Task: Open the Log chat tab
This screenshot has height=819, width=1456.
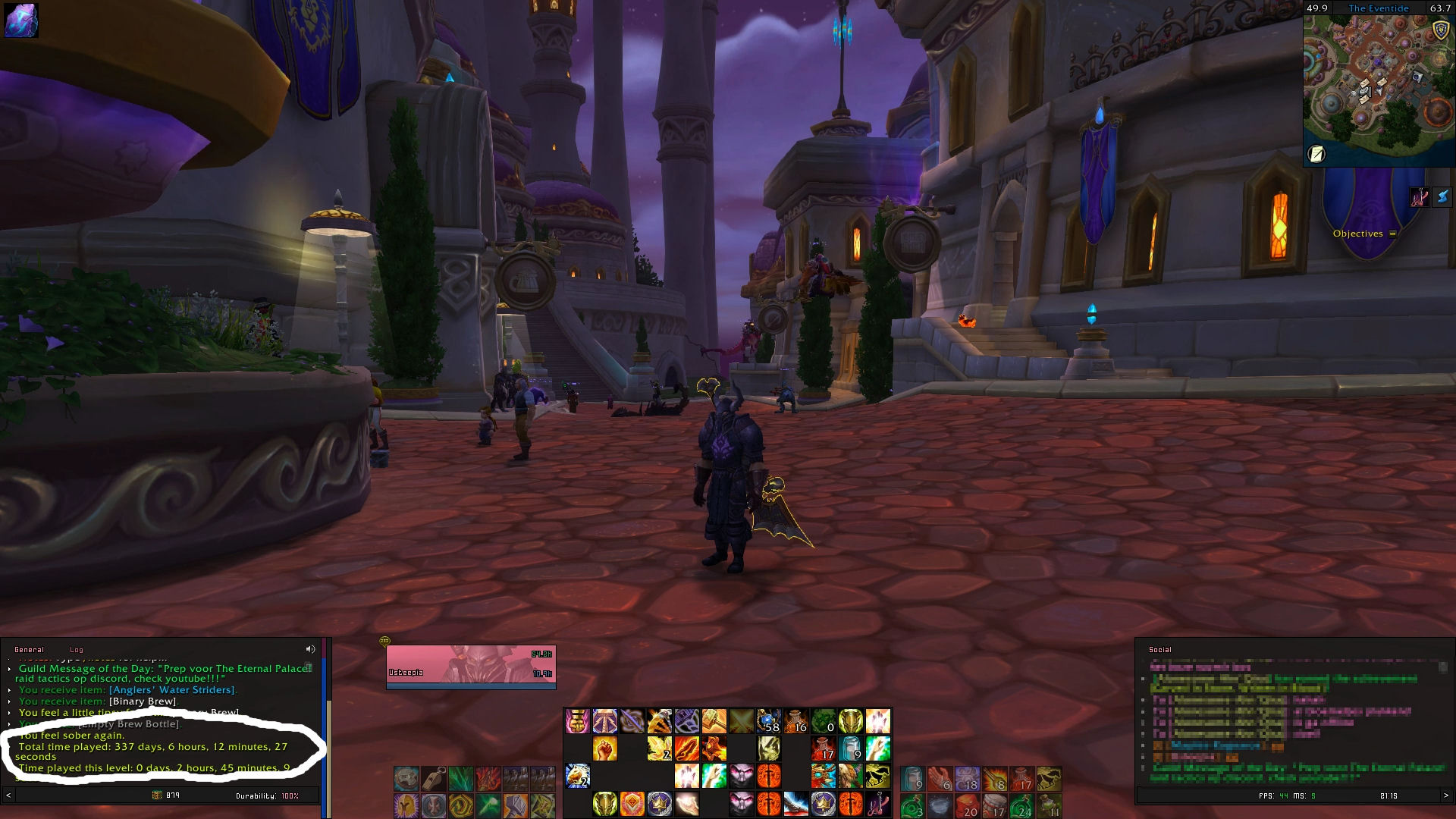Action: point(77,650)
